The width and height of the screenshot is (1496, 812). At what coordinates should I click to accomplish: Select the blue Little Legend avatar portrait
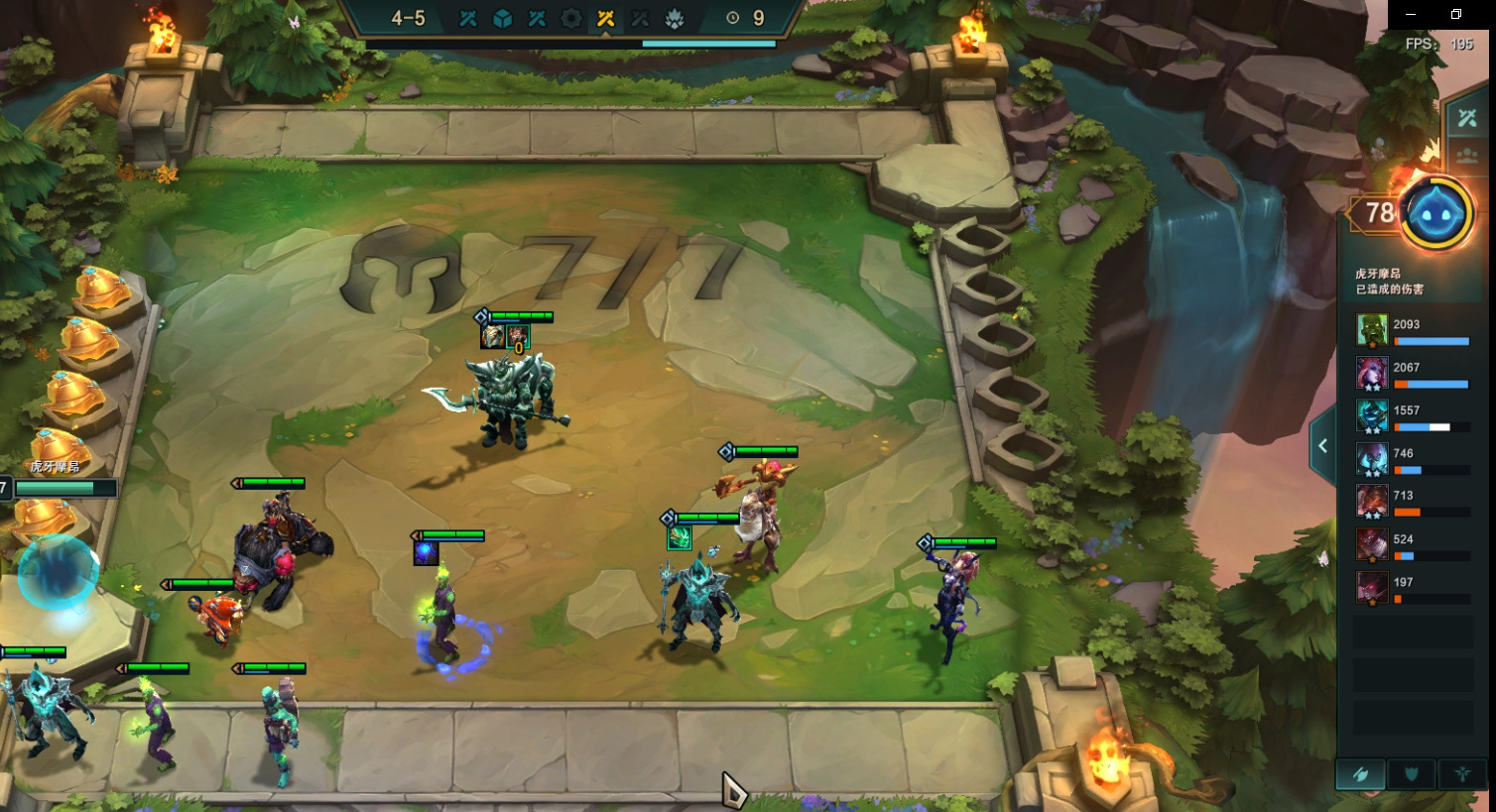1435,213
